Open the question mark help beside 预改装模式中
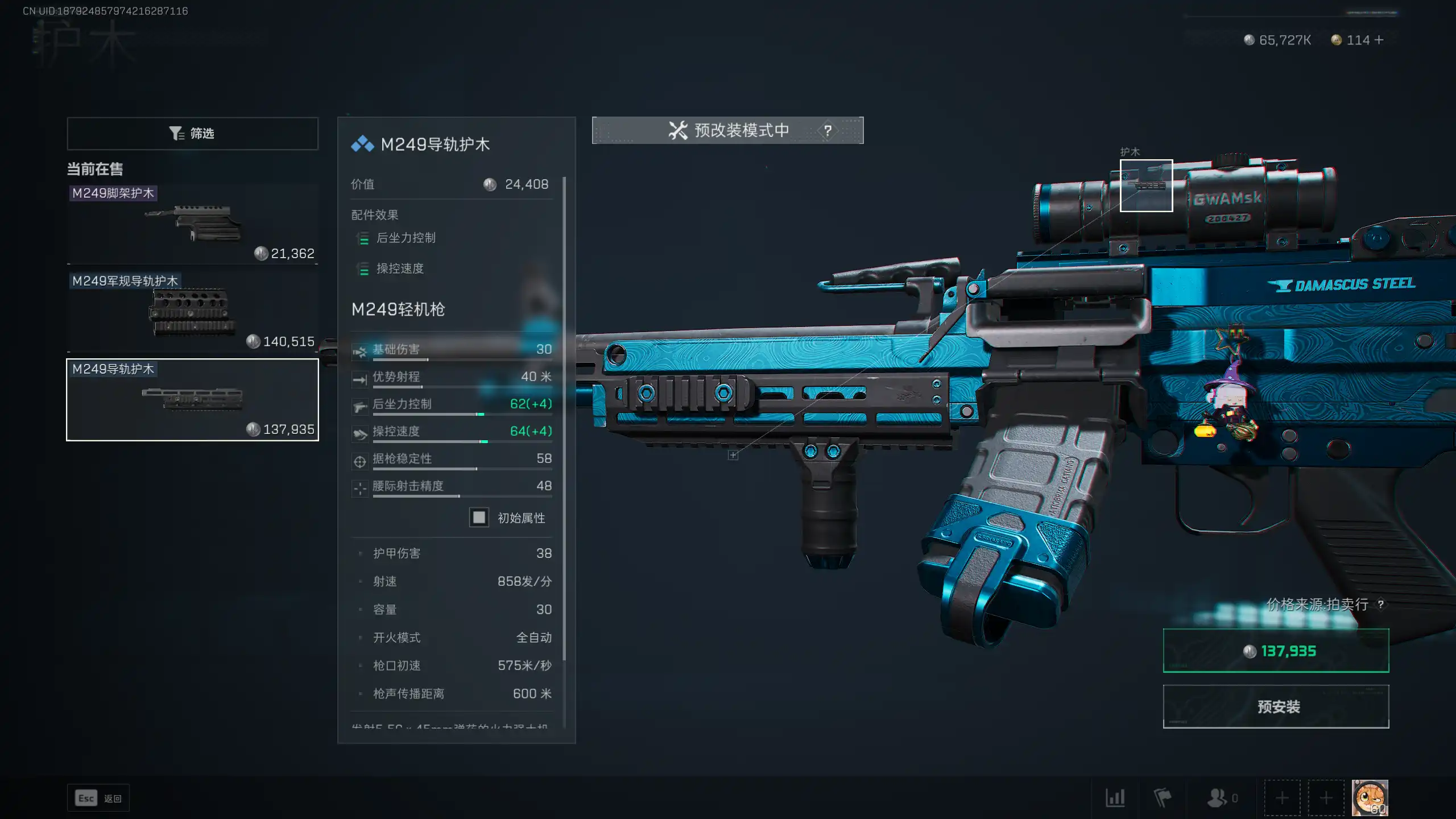Viewport: 1456px width, 819px height. 828,130
